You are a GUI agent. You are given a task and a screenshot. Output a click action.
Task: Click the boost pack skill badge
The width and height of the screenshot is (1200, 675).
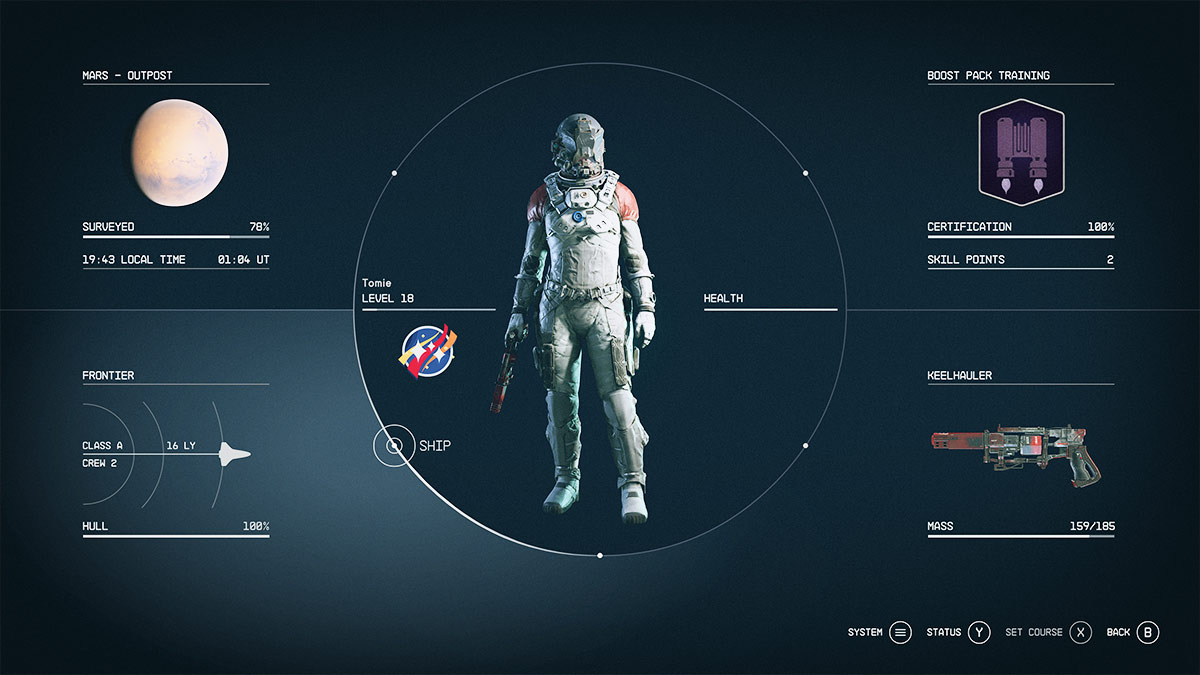tap(1021, 152)
